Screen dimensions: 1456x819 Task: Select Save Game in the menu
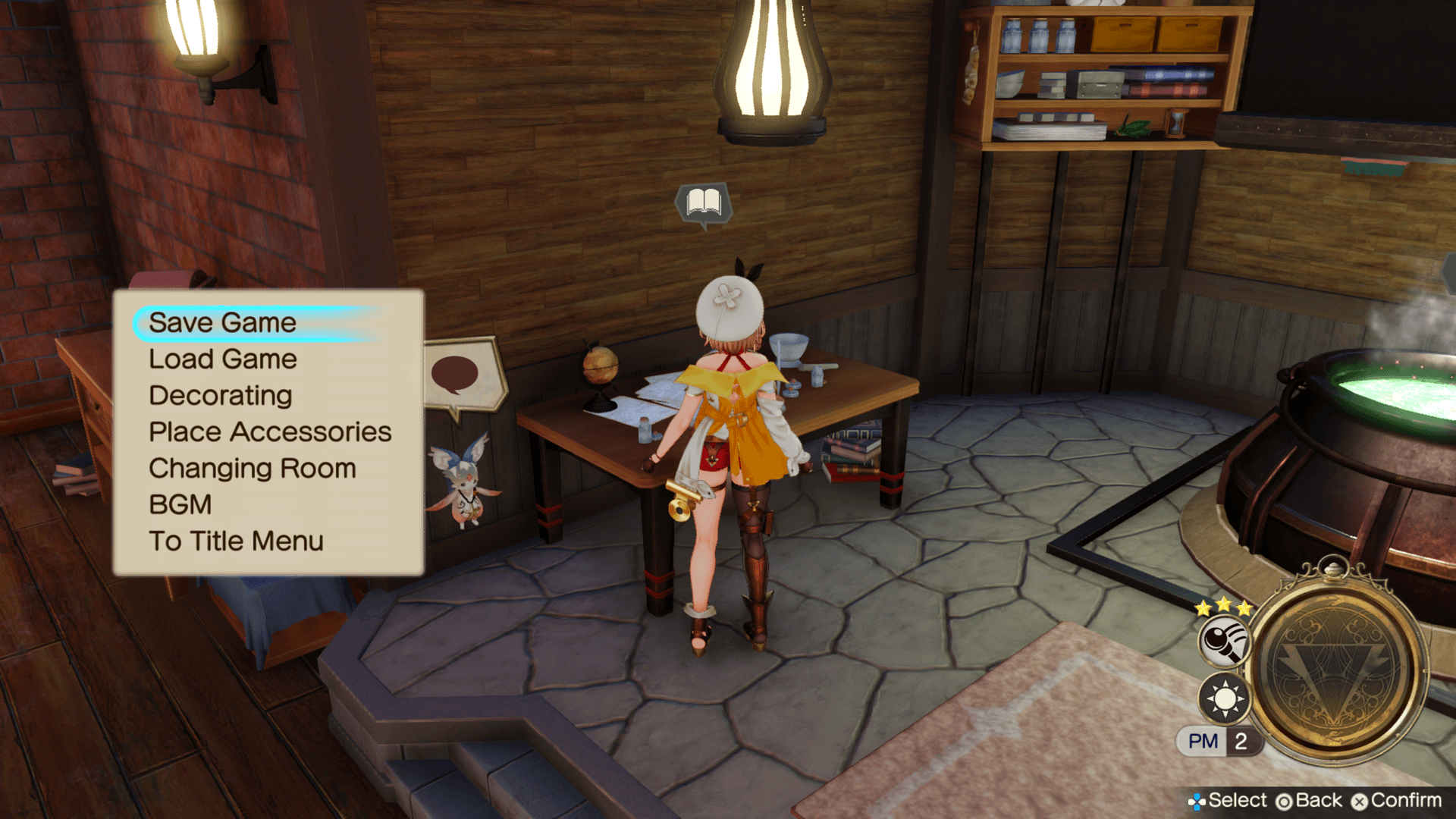click(x=222, y=323)
